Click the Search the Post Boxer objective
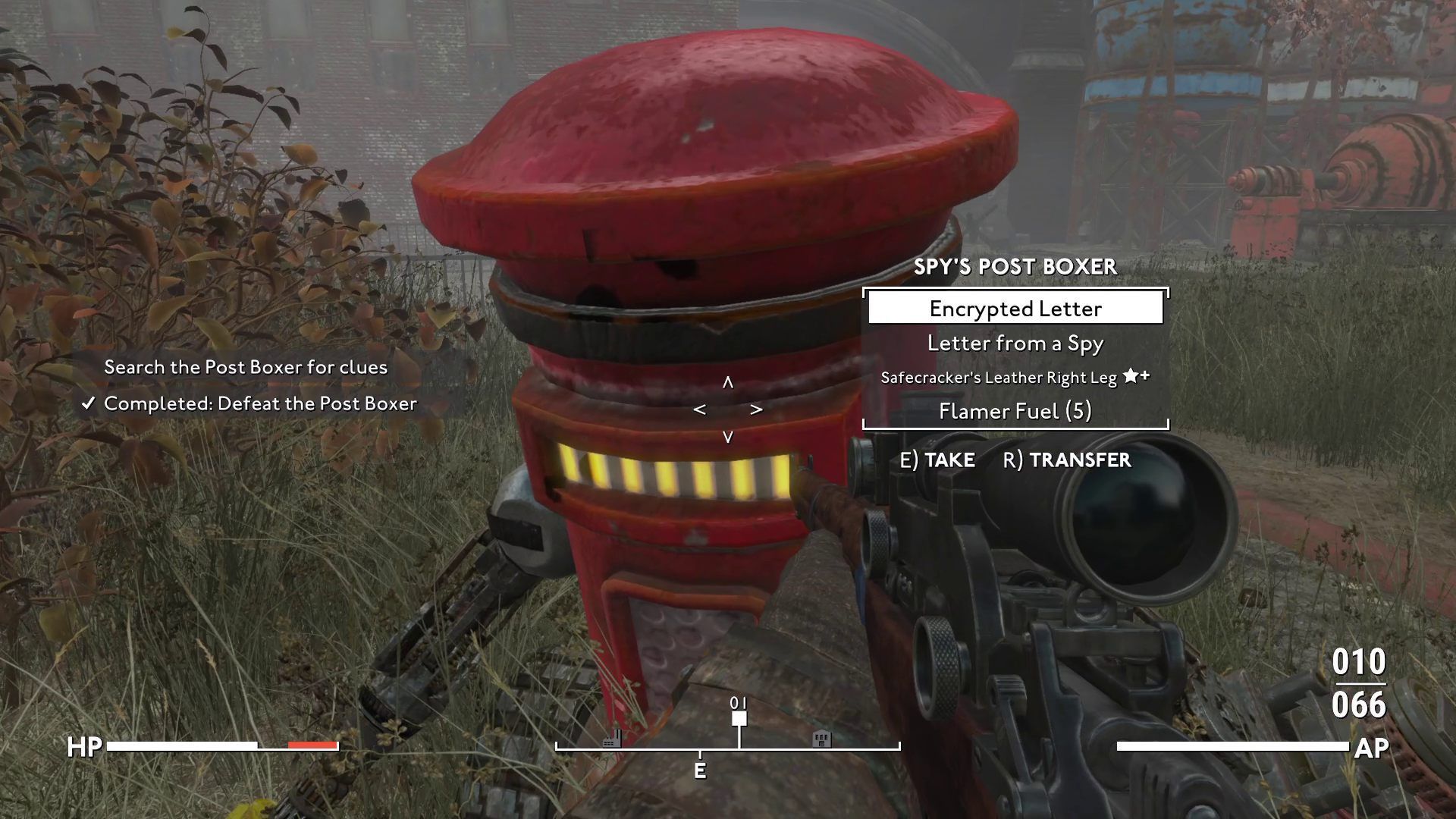The width and height of the screenshot is (1456, 819). pos(246,367)
